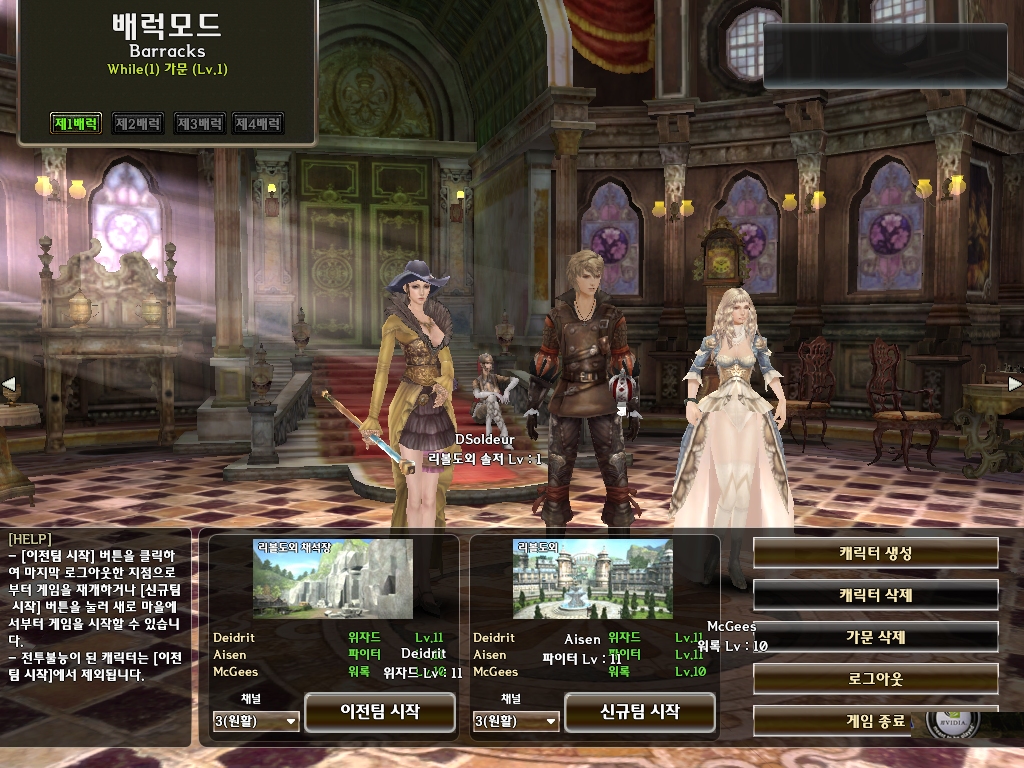
Task: Log out with the 로그아웃 button
Action: 875,679
